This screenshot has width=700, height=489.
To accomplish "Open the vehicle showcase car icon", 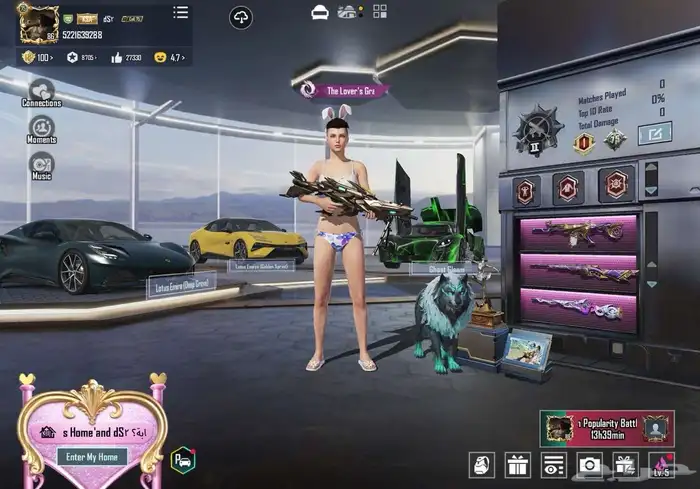I will click(x=320, y=12).
